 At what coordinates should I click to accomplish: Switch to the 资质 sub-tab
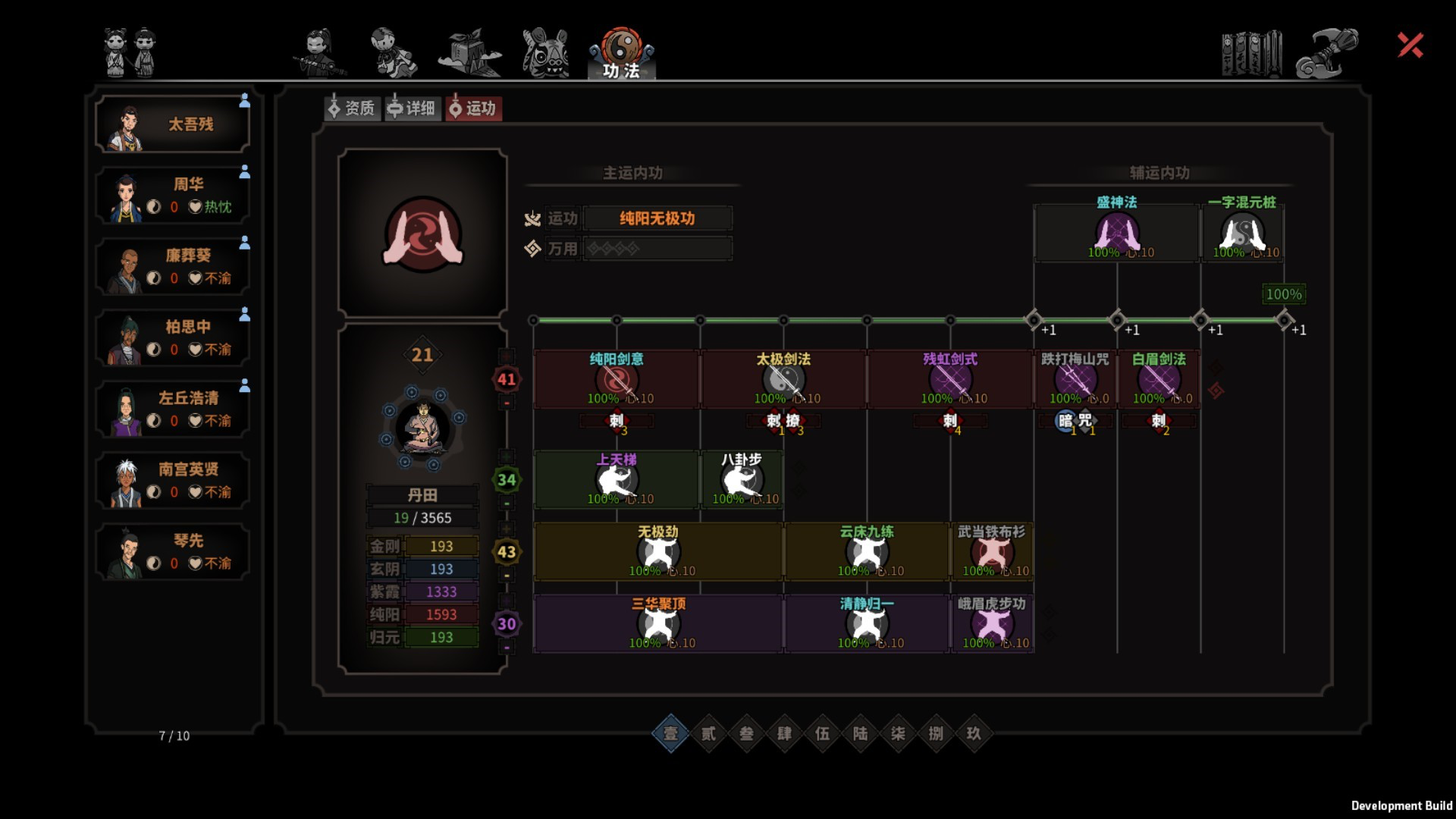352,108
